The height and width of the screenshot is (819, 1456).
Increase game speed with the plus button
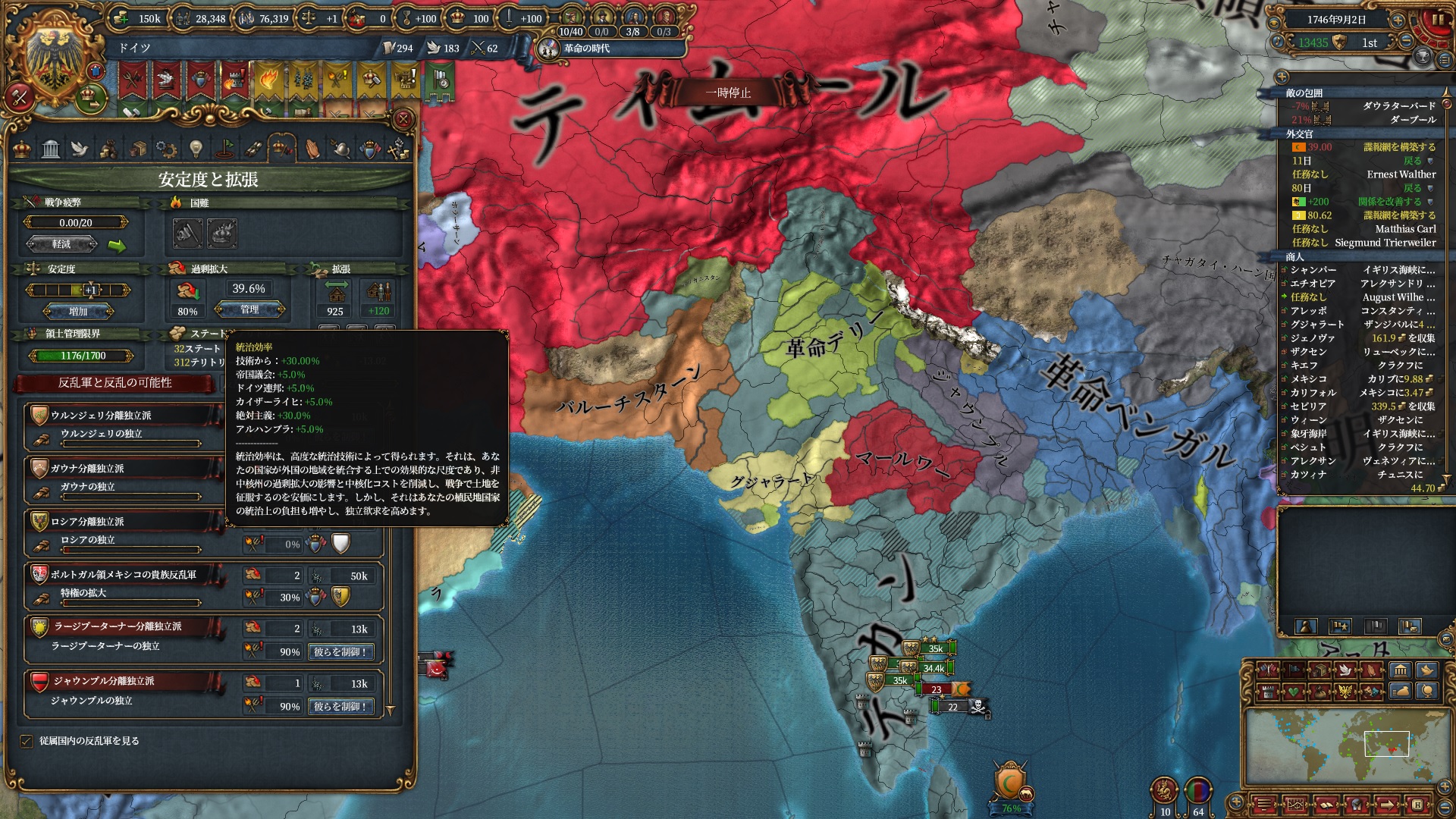coord(1398,20)
